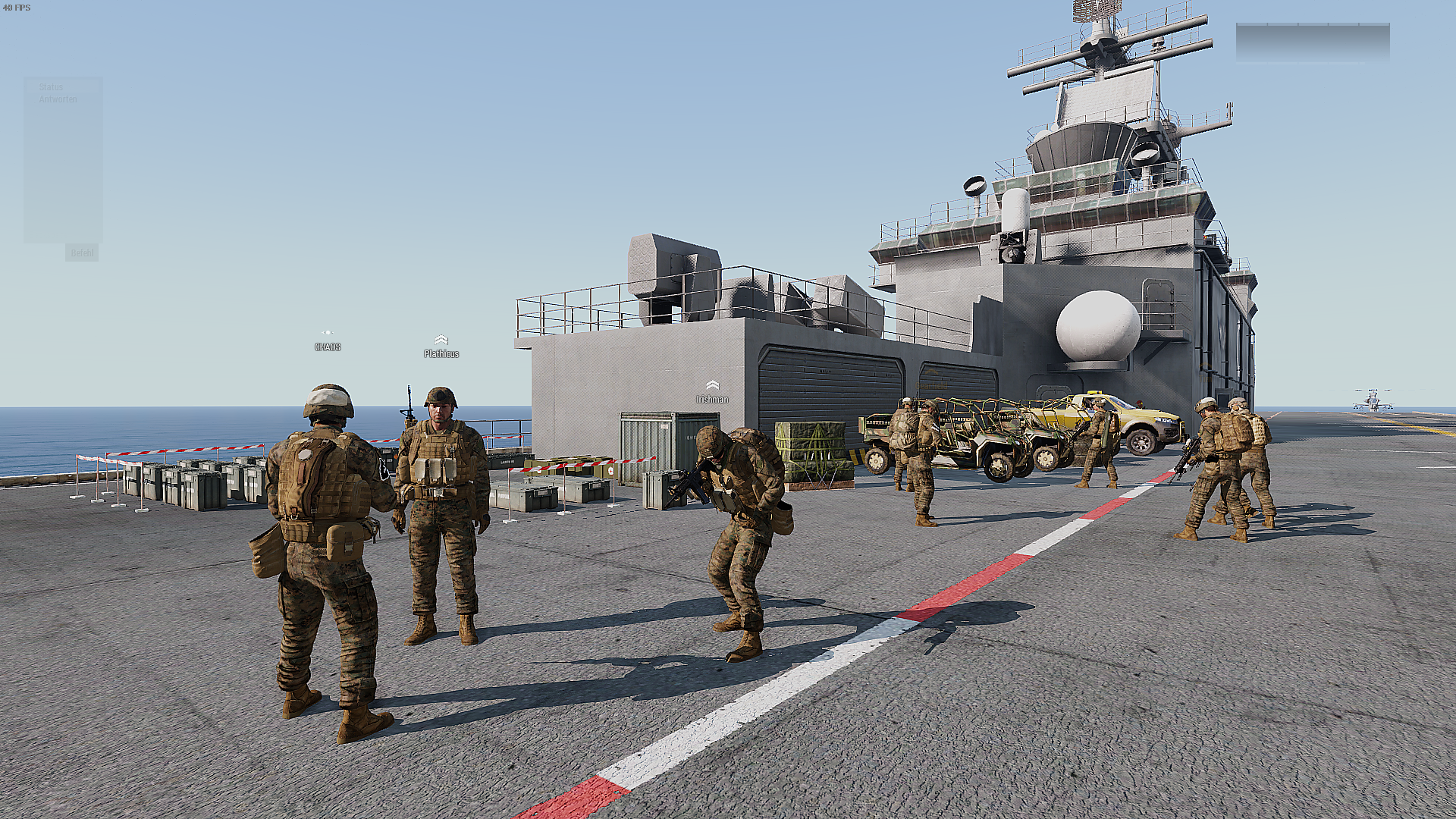
Task: Choose the Antworten menu entry
Action: coord(58,99)
